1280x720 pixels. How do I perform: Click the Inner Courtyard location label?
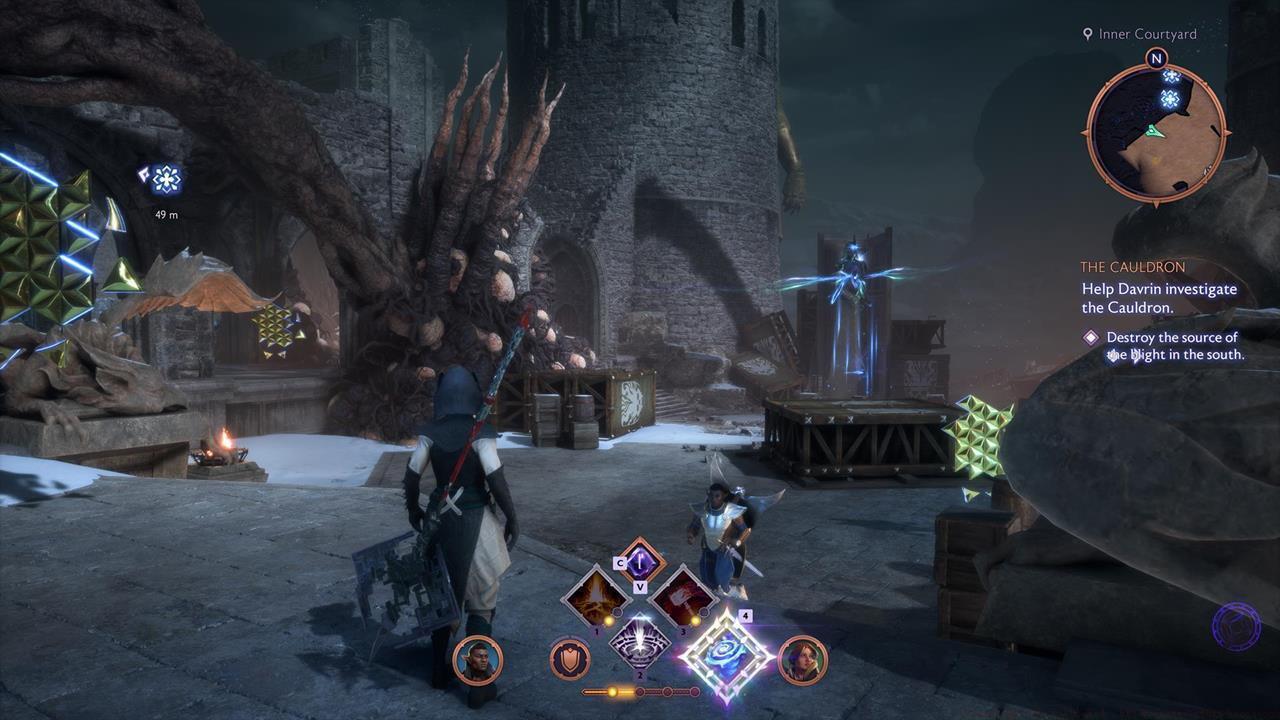click(x=1146, y=34)
